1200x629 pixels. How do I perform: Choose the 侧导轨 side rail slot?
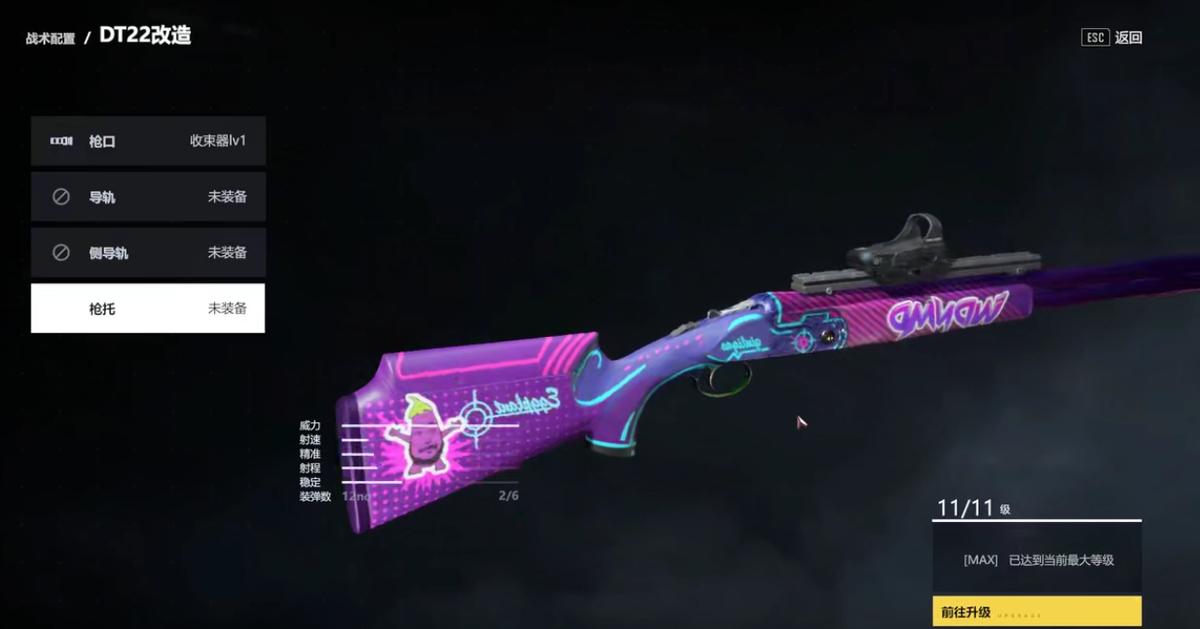tap(148, 253)
